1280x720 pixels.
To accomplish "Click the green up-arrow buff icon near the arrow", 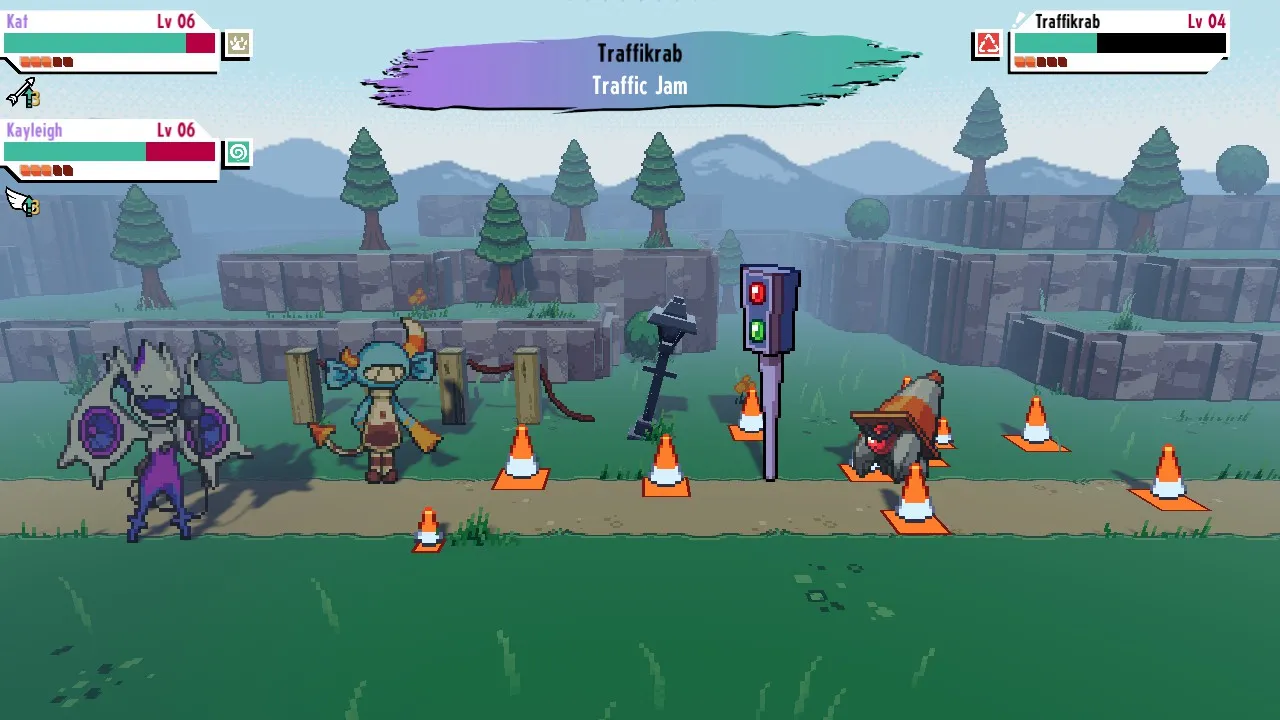I will (x=29, y=97).
